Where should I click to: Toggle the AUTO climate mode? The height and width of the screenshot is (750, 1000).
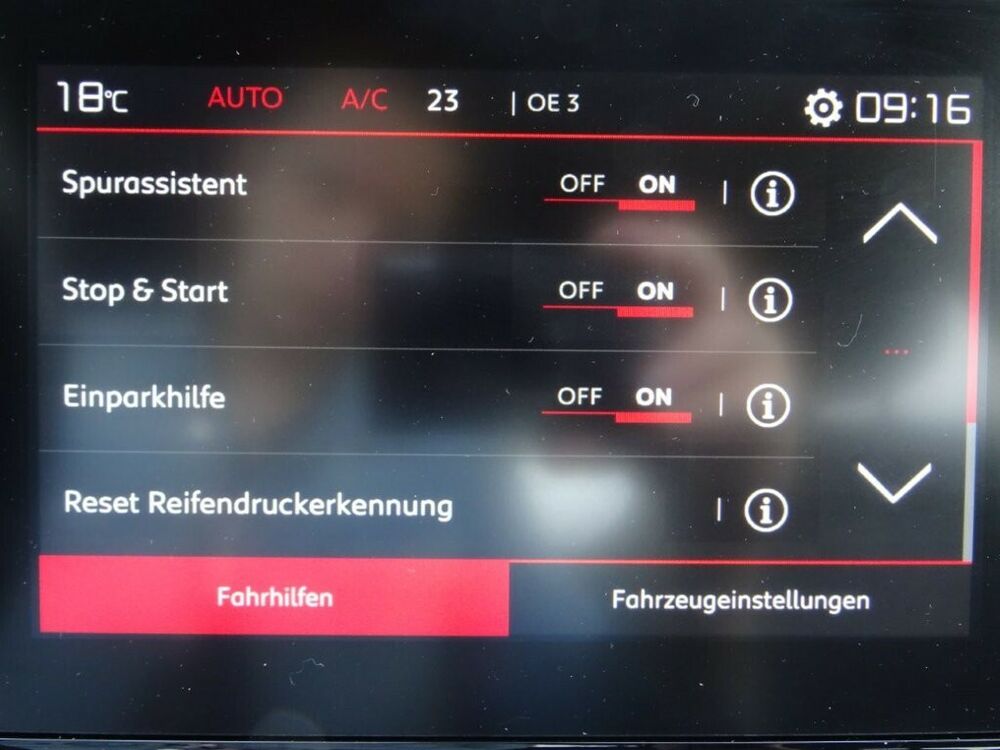[x=245, y=99]
